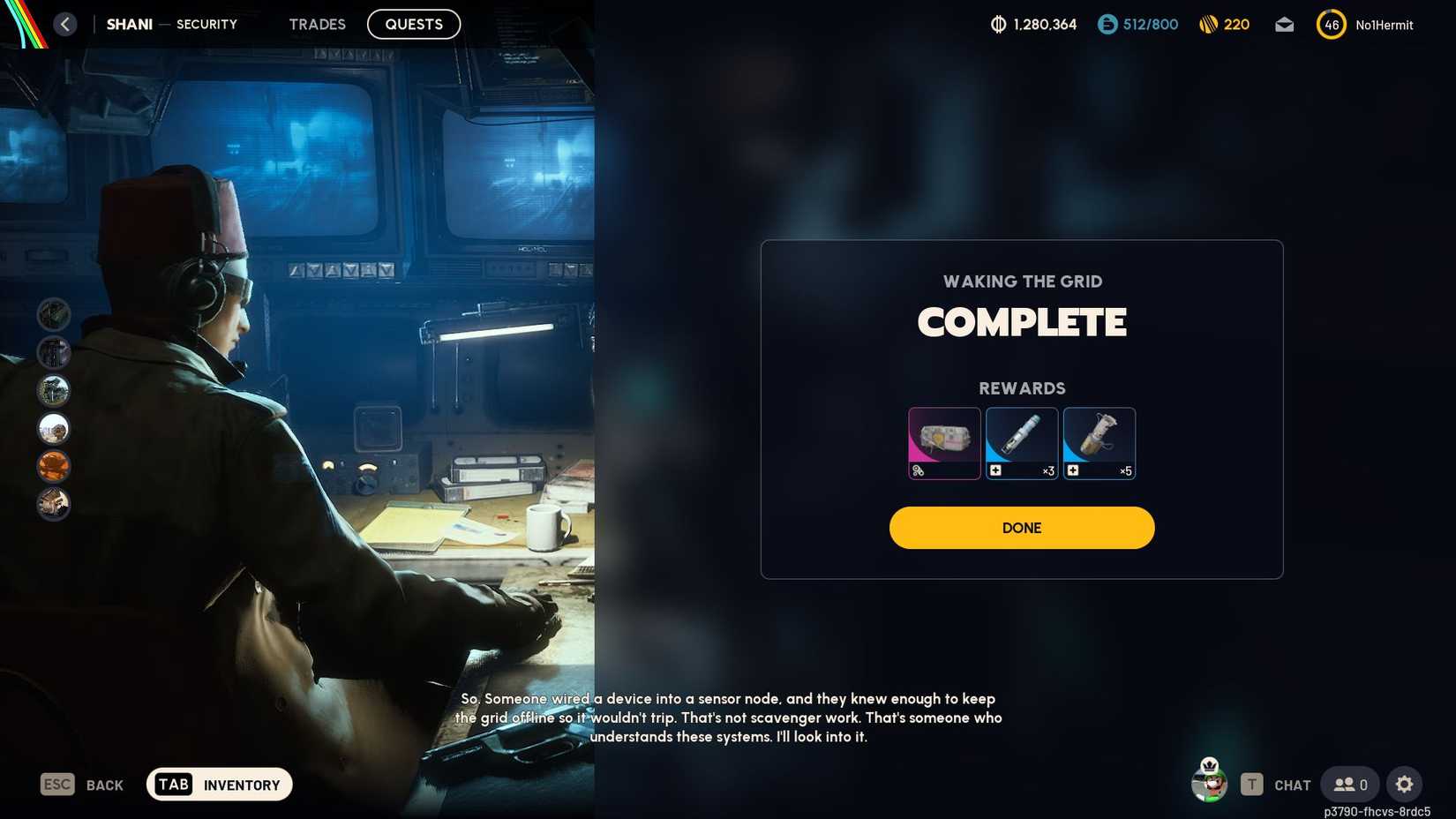This screenshot has height=819, width=1456.
Task: Click BACK at the bottom left
Action: 103,784
